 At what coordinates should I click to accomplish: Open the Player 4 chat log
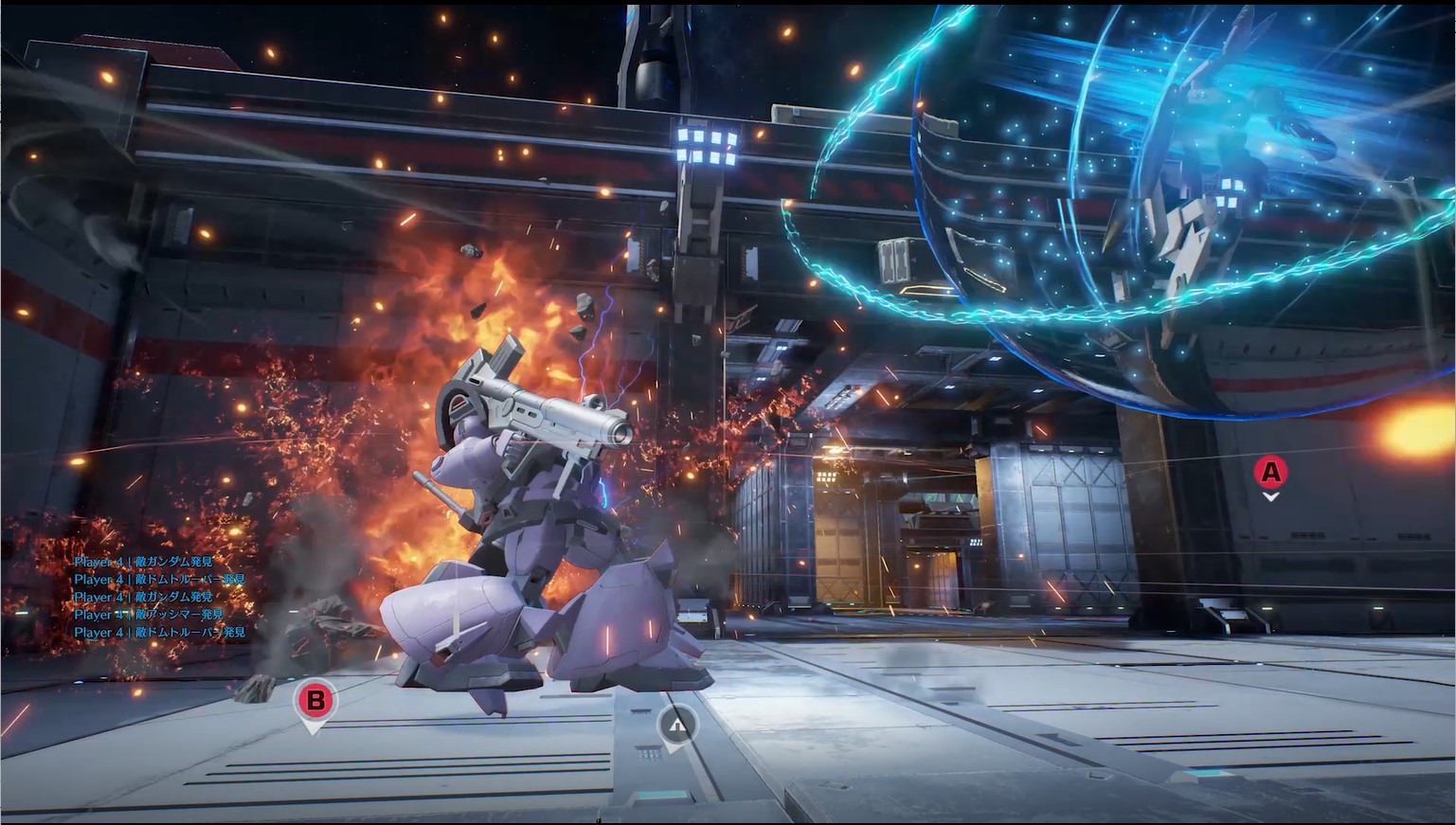pos(159,597)
